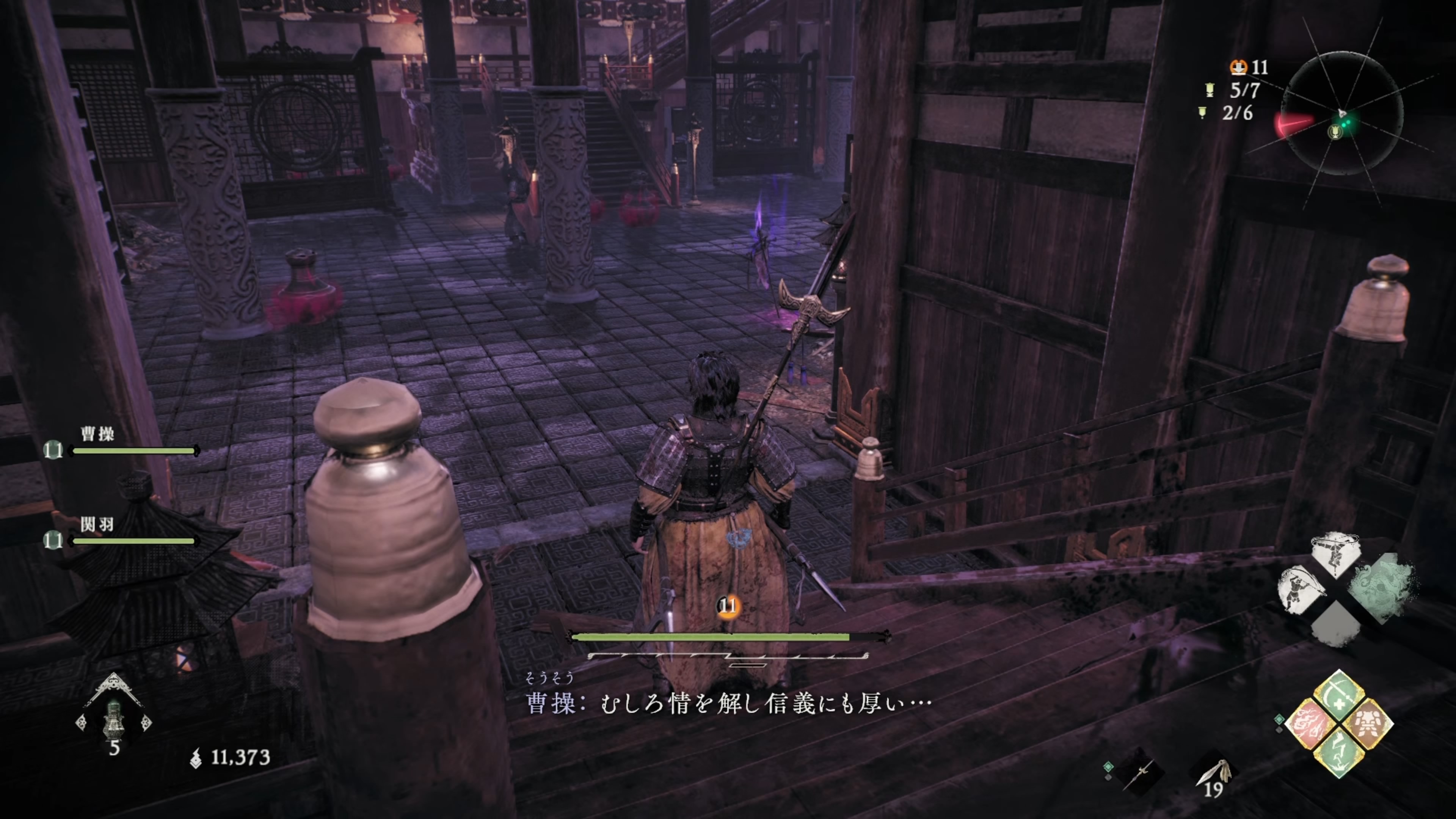
Task: Select the red flame wizardry spell
Action: (1310, 723)
